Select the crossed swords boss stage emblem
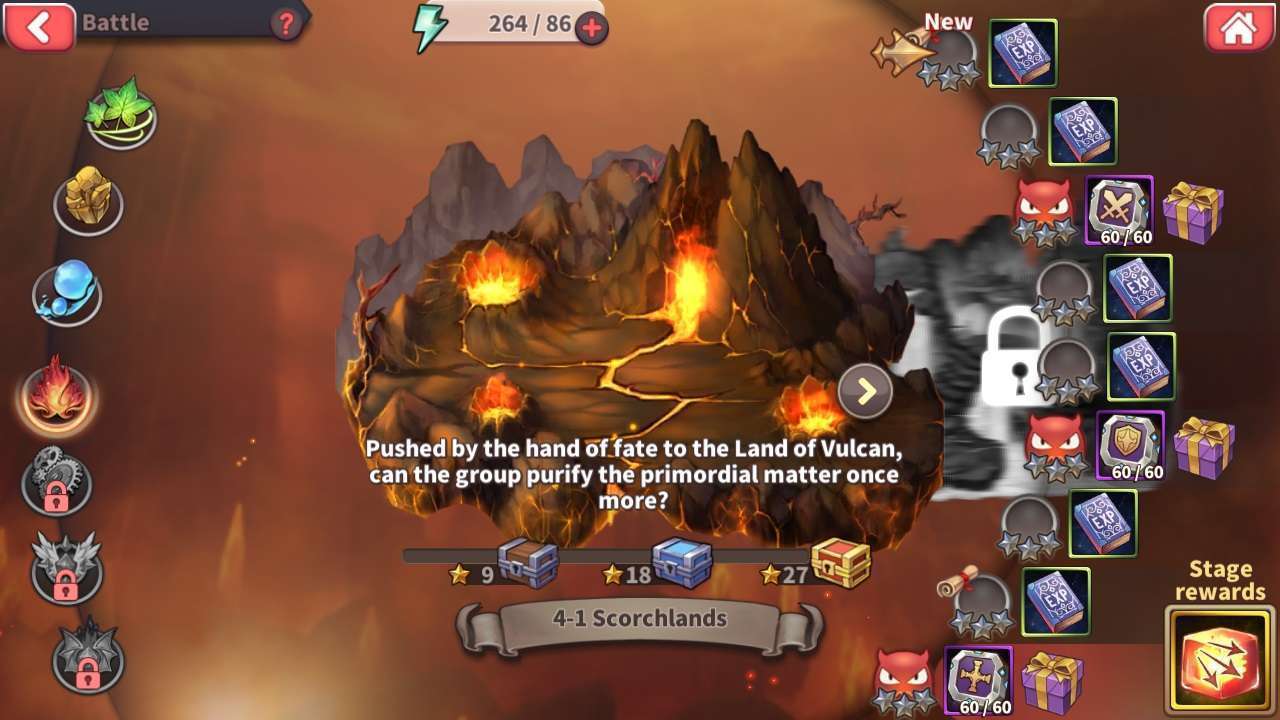Image resolution: width=1280 pixels, height=720 pixels. (x=1118, y=211)
